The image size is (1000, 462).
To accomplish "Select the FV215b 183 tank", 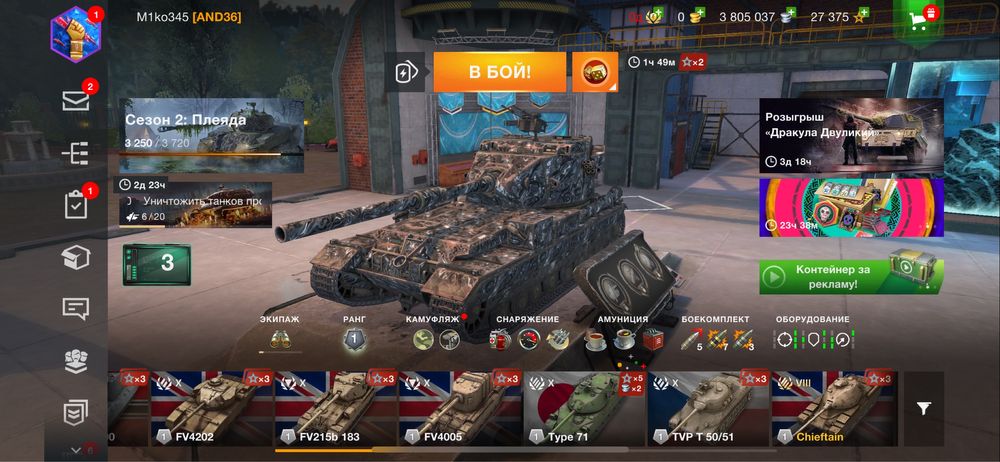I will 335,408.
